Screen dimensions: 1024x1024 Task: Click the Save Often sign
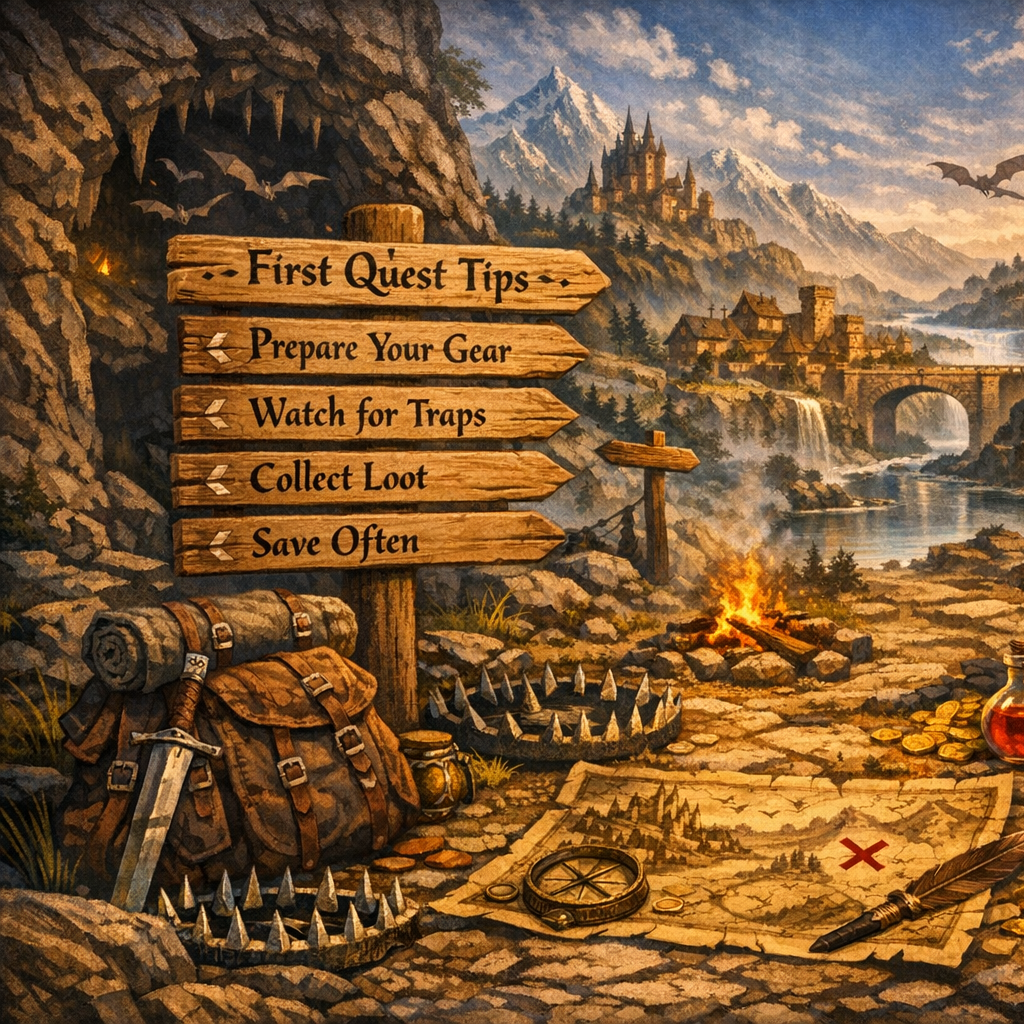[368, 543]
